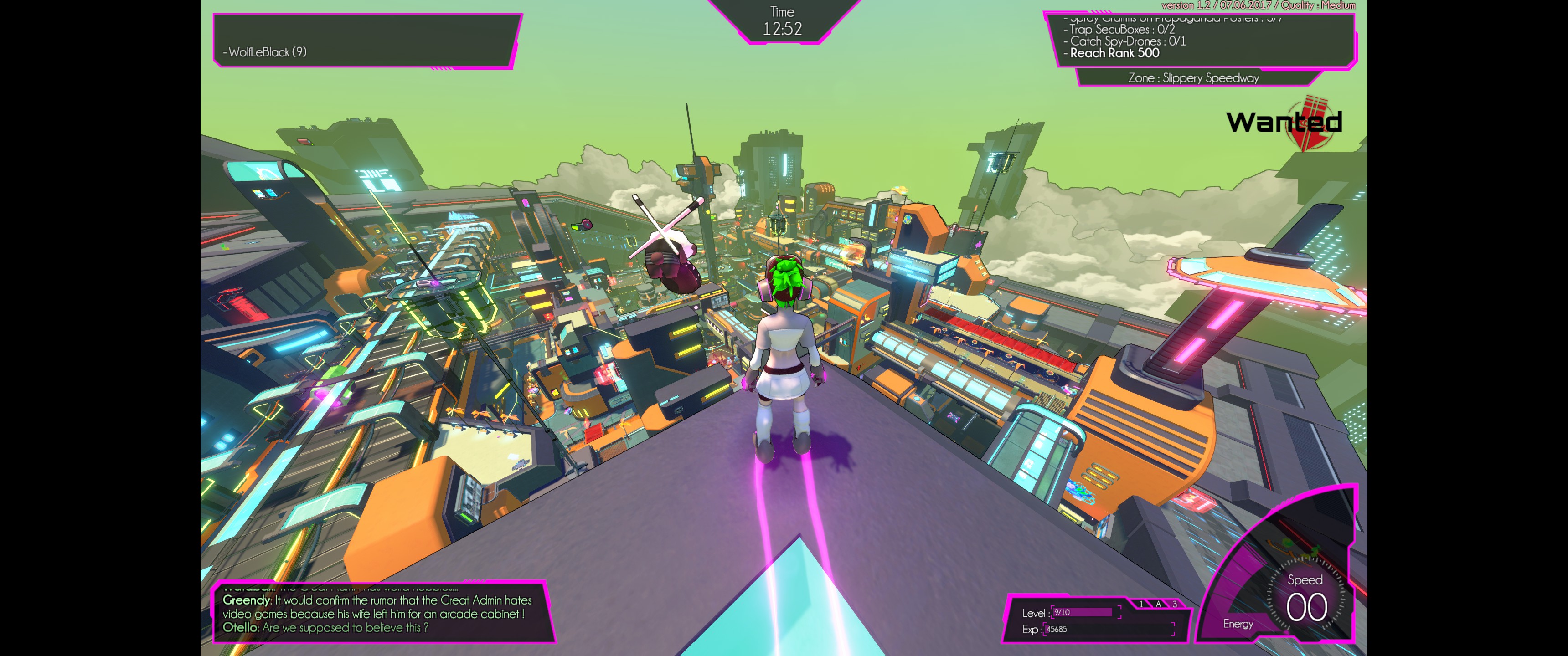The height and width of the screenshot is (656, 1568).
Task: Choose the Reach Rank 500 objective
Action: 1114,54
